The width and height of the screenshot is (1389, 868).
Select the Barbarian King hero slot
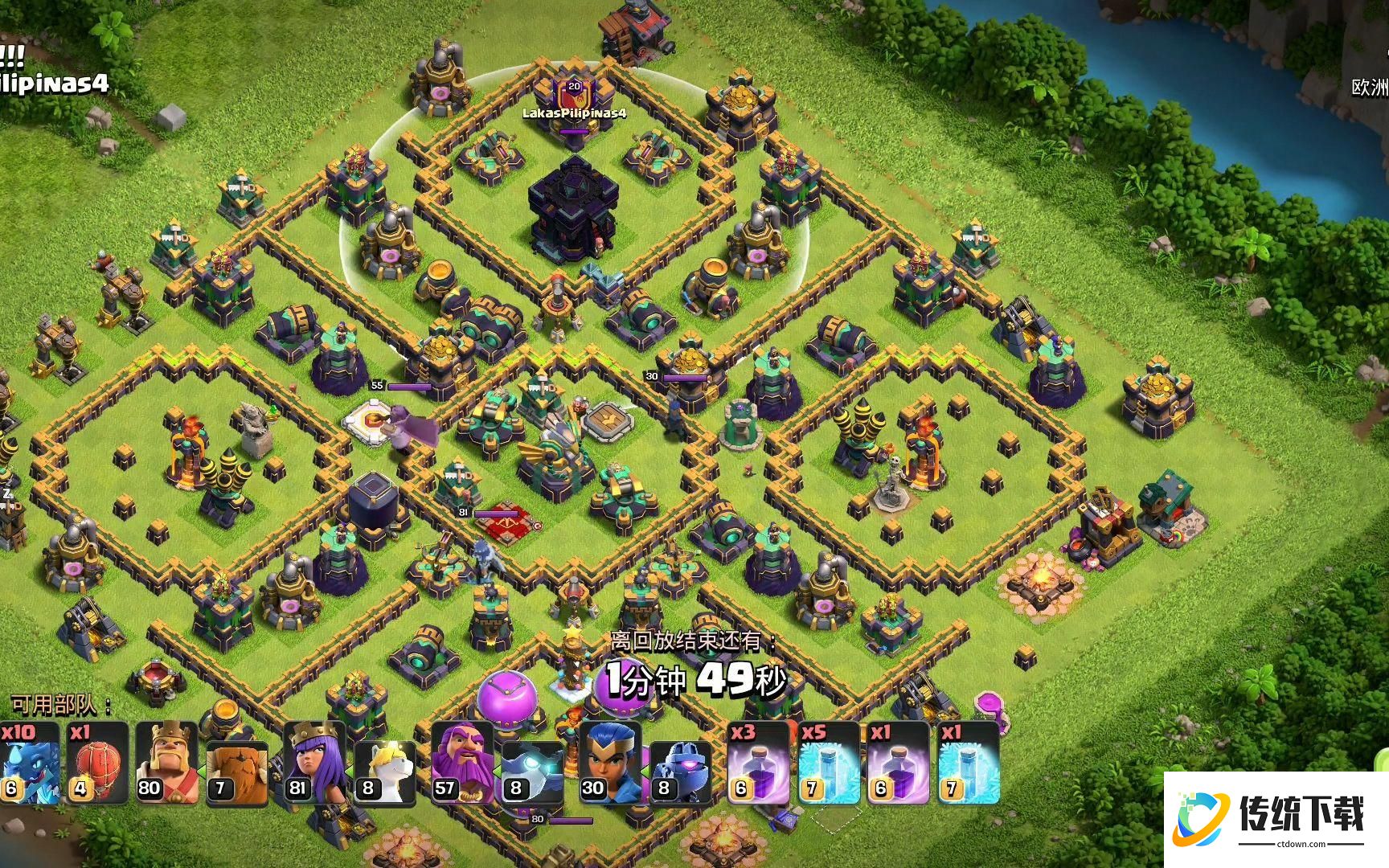point(167,764)
